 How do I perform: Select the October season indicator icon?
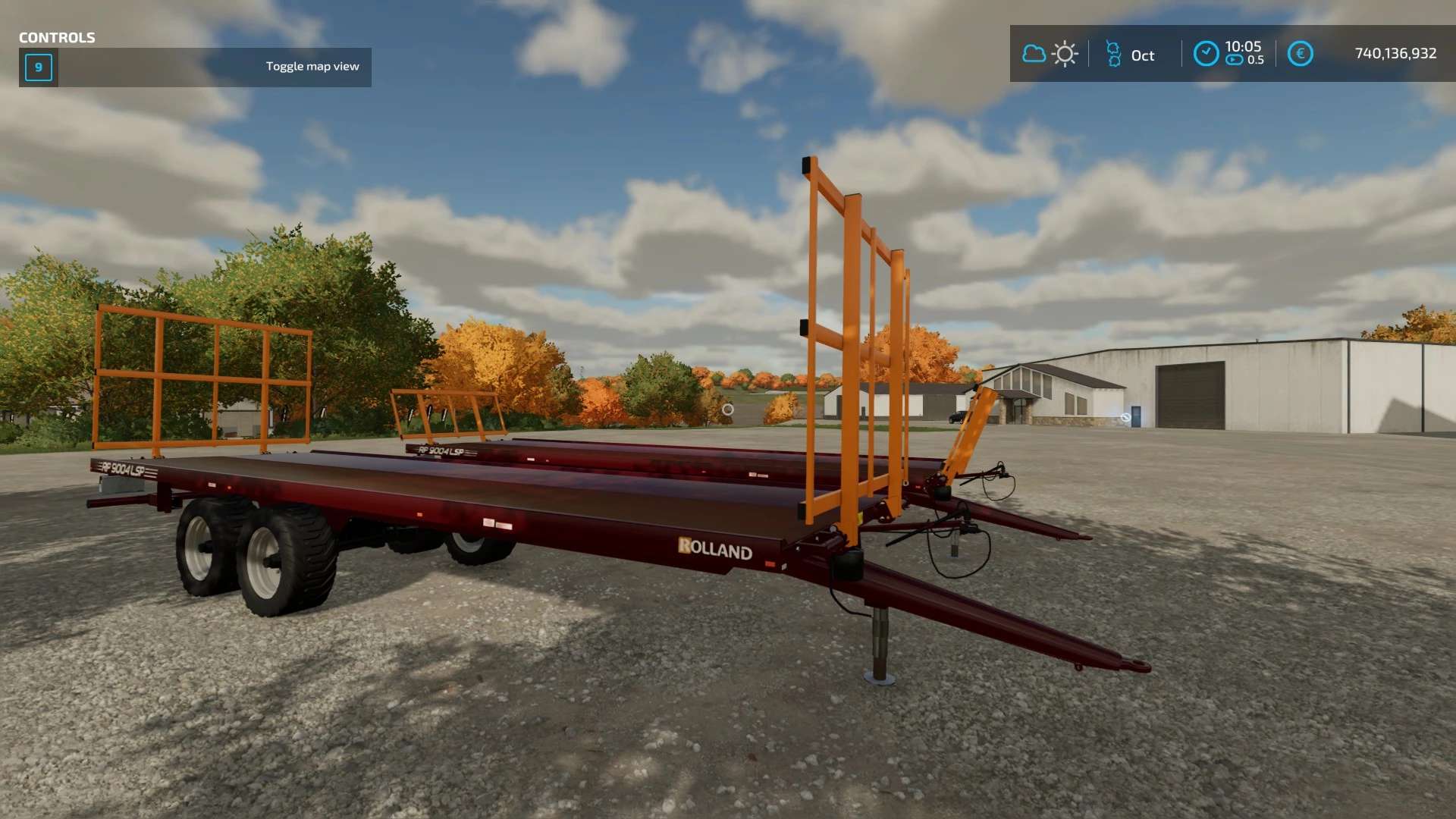coord(1113,54)
